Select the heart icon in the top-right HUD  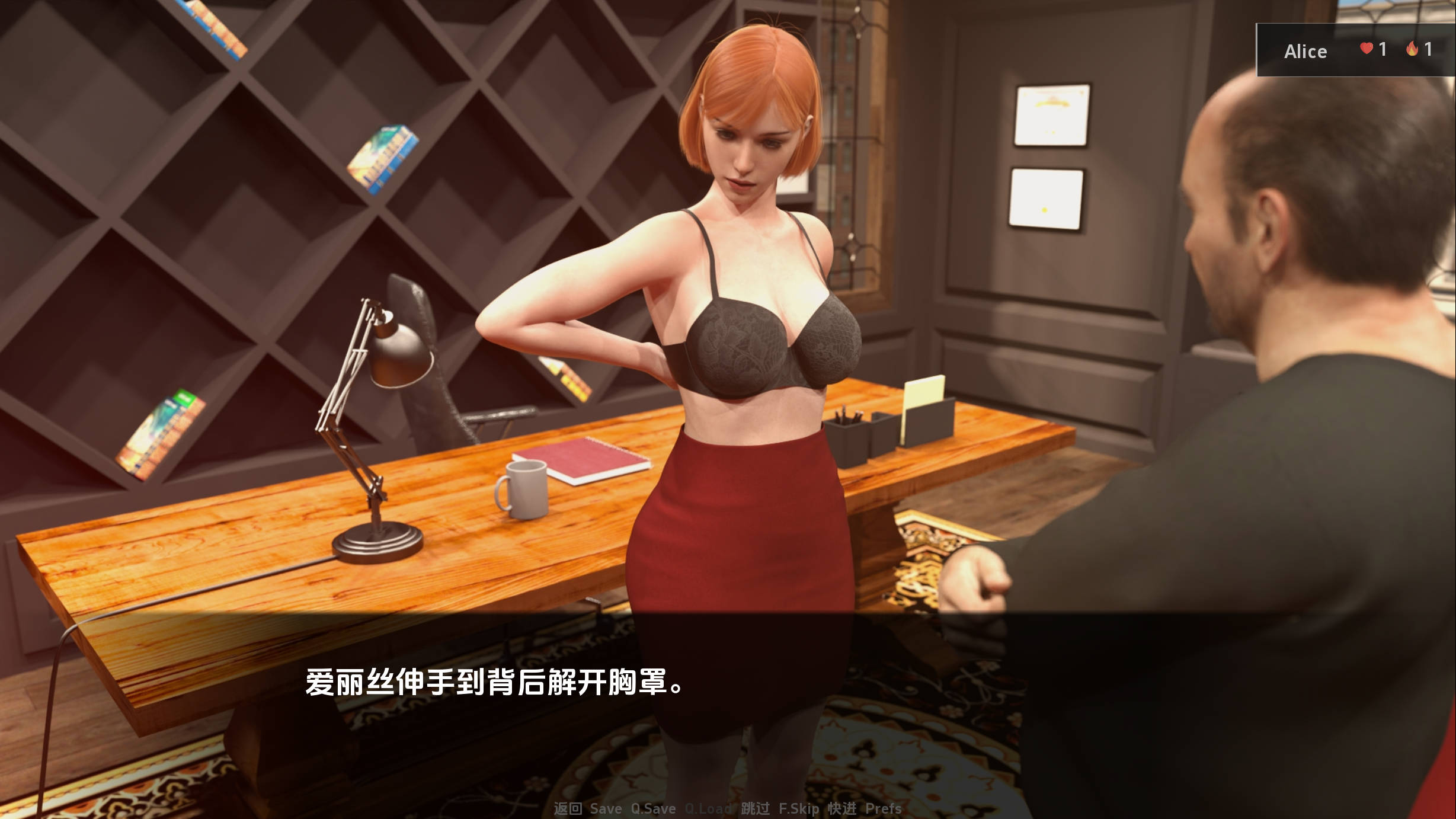(x=1367, y=49)
